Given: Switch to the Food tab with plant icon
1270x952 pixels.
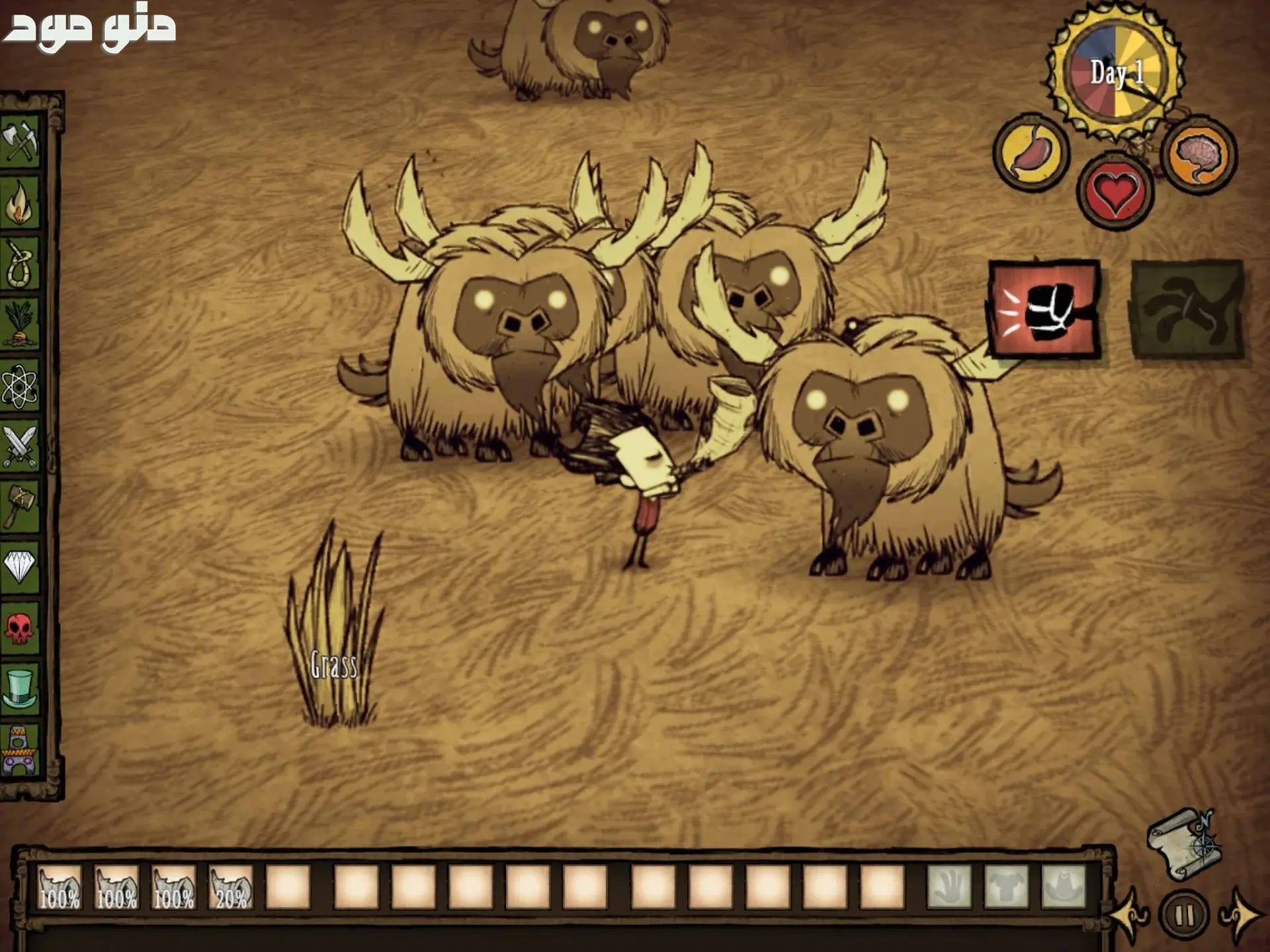Looking at the screenshot, I should pyautogui.click(x=20, y=325).
